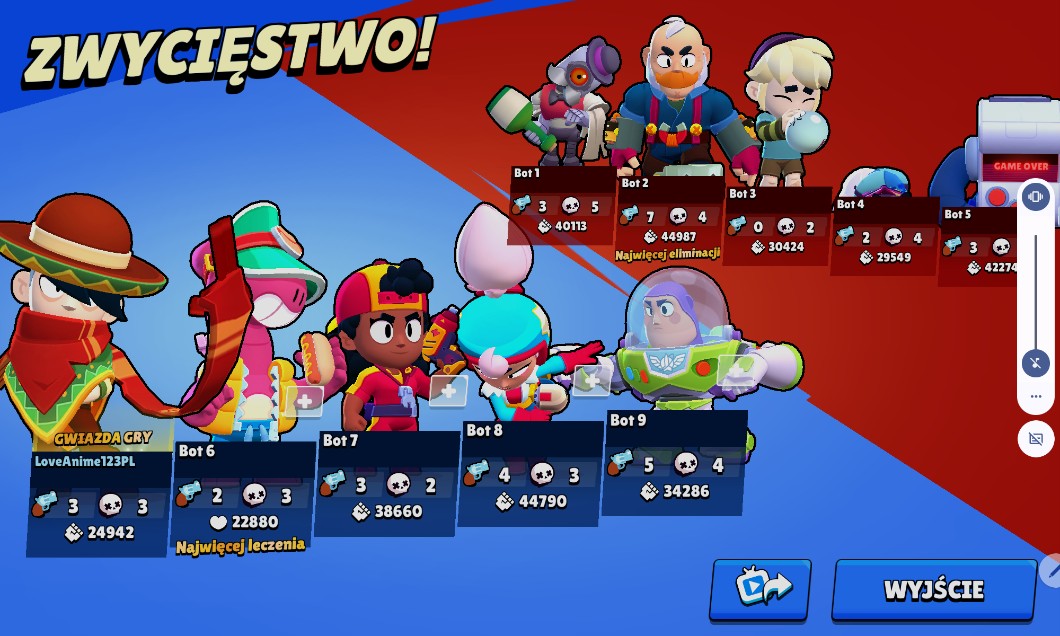Select the Bot 7 result panel
This screenshot has width=1060, height=636.
387,483
